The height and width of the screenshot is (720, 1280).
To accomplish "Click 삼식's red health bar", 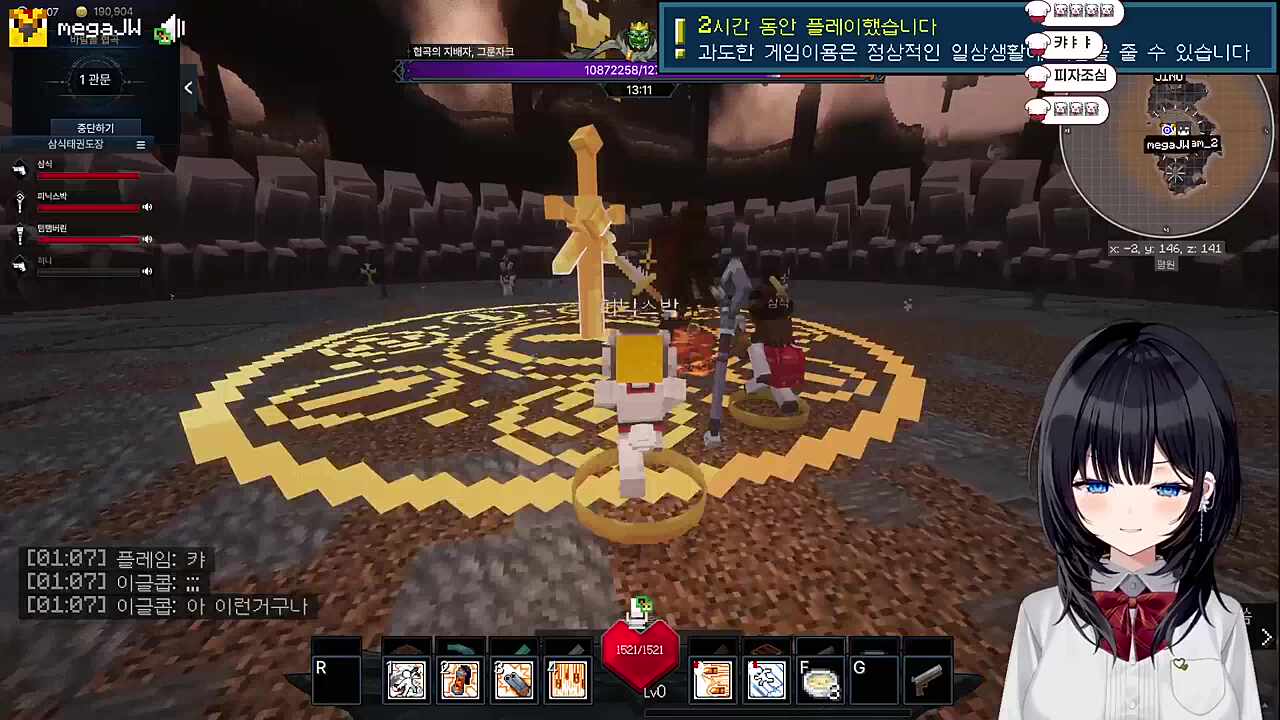I will [88, 176].
